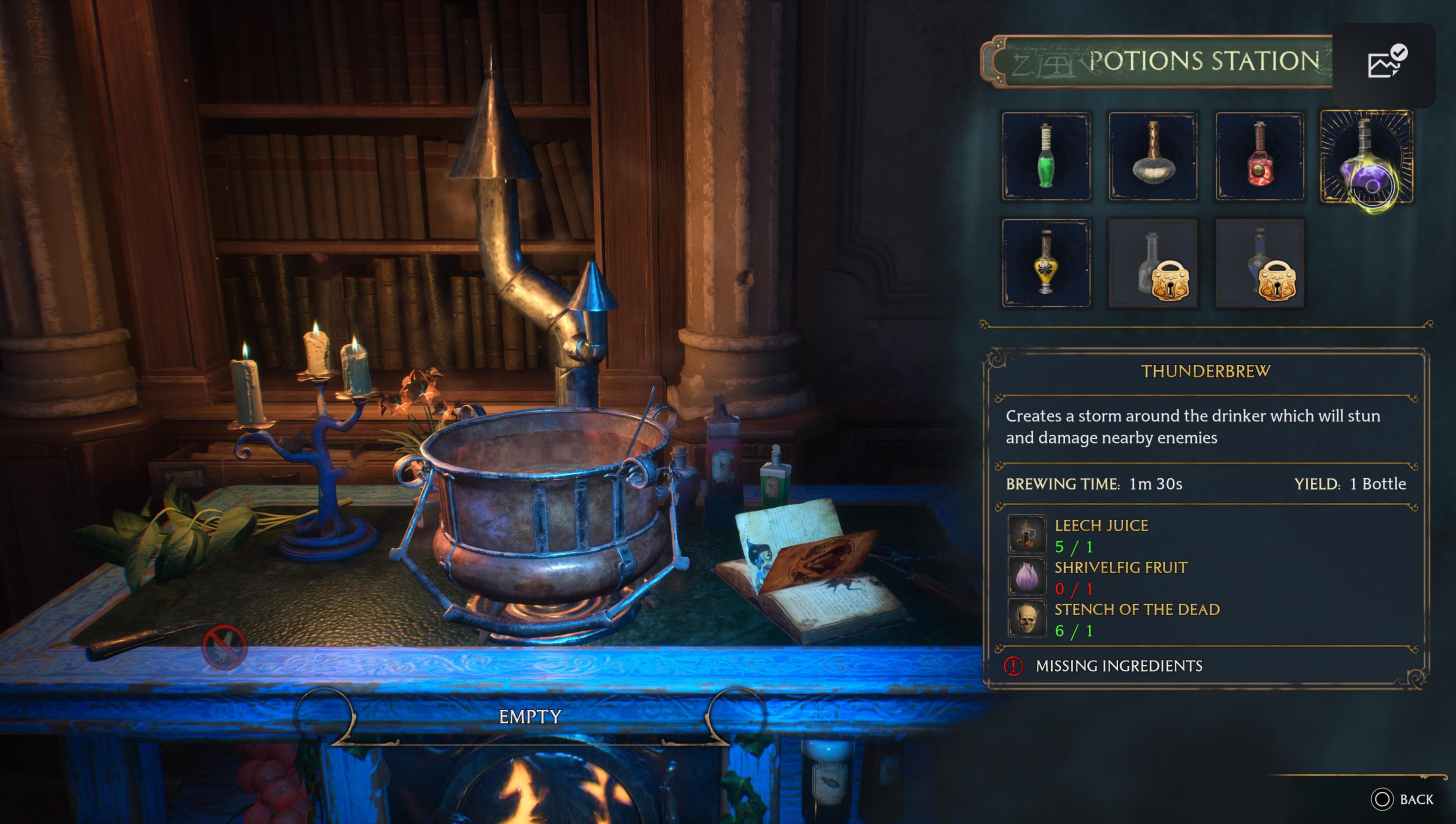Click the skull Stench of the Dead icon

point(1026,617)
